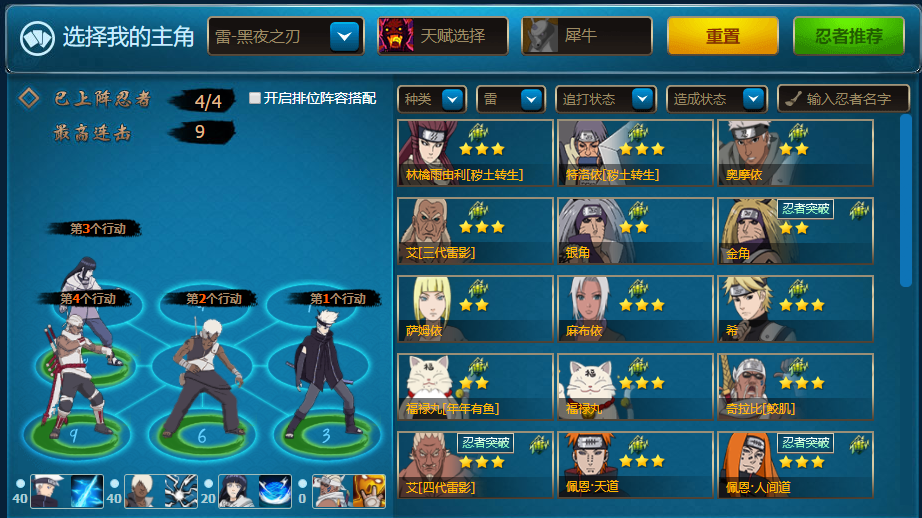The image size is (922, 518).
Task: Select ninja card 林檎雨由利[秽土转生]
Action: click(x=475, y=153)
